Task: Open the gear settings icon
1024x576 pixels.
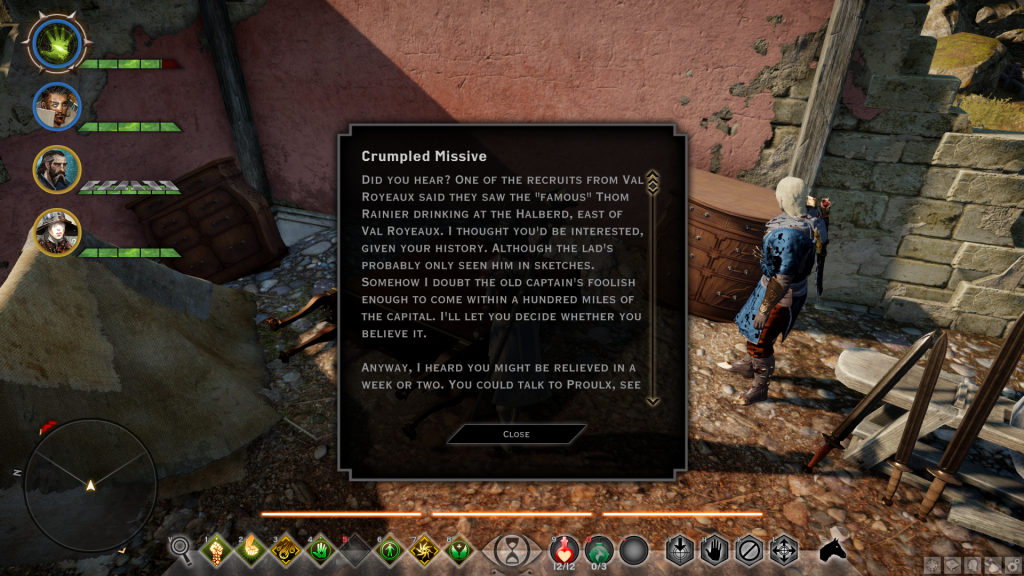Action: coord(1011,565)
